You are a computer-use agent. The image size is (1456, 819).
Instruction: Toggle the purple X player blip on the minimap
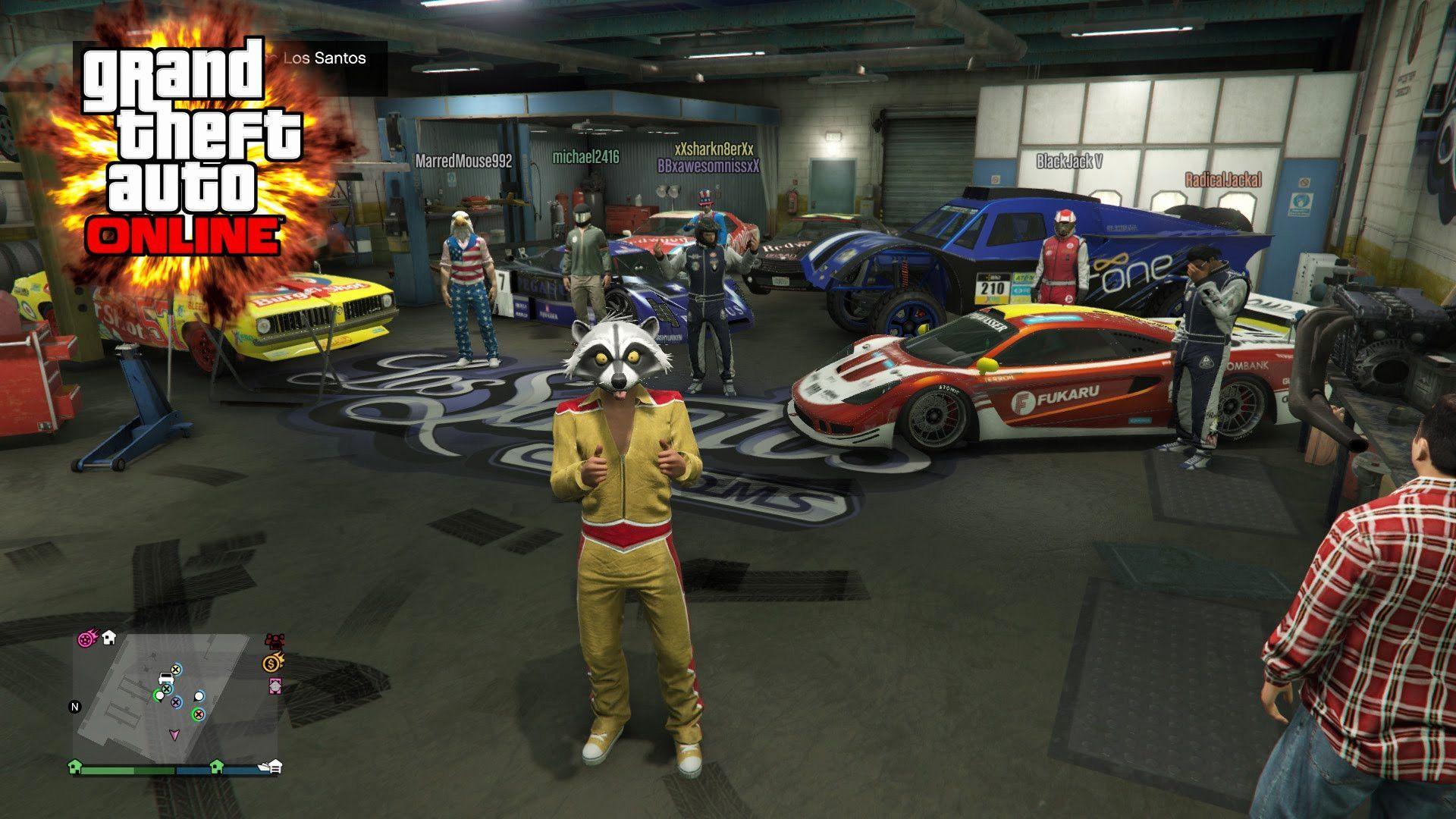click(x=176, y=703)
